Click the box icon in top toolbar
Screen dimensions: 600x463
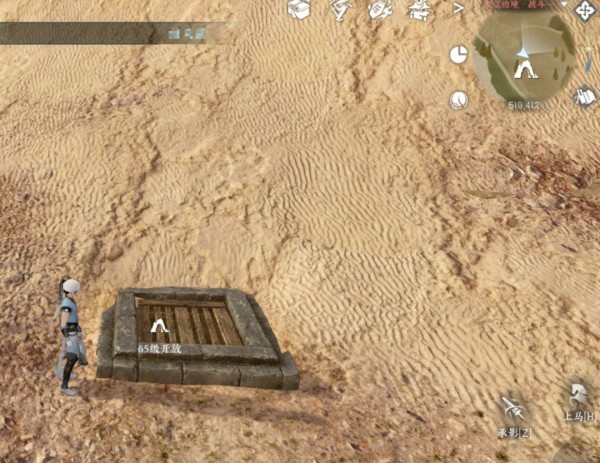point(298,9)
